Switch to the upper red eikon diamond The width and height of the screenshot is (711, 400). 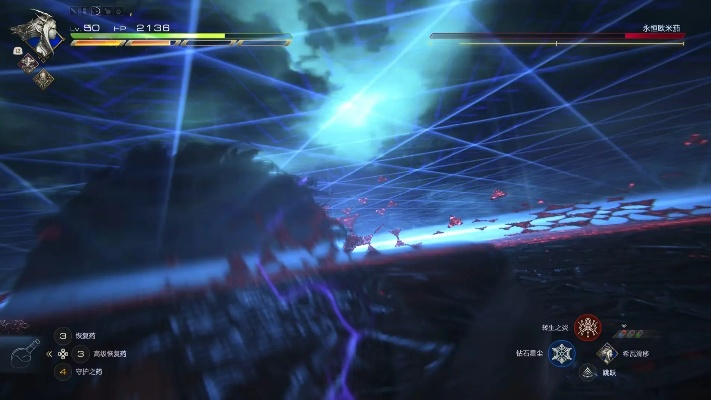pos(25,61)
